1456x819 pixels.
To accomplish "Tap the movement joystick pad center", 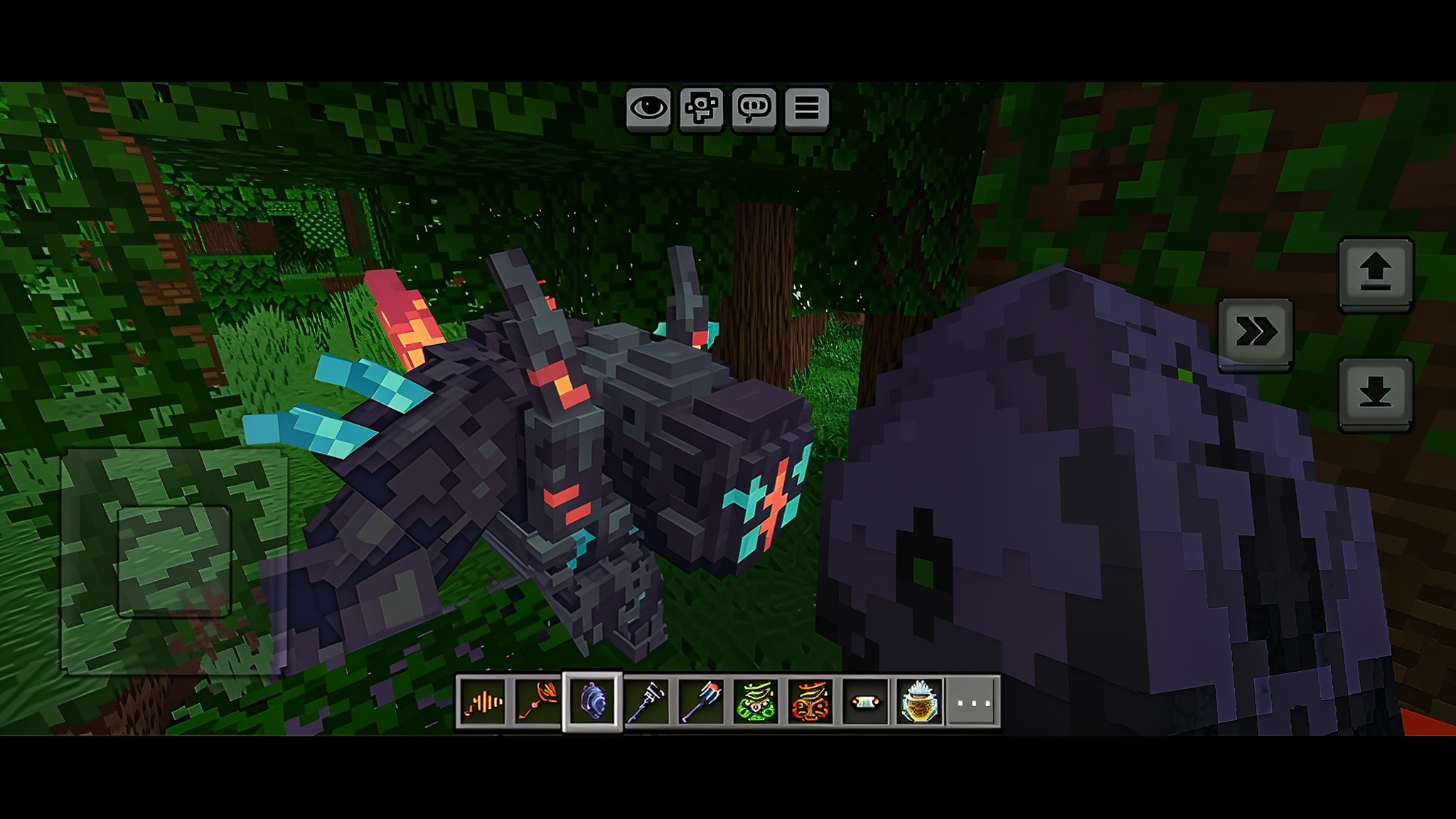I will click(x=174, y=560).
